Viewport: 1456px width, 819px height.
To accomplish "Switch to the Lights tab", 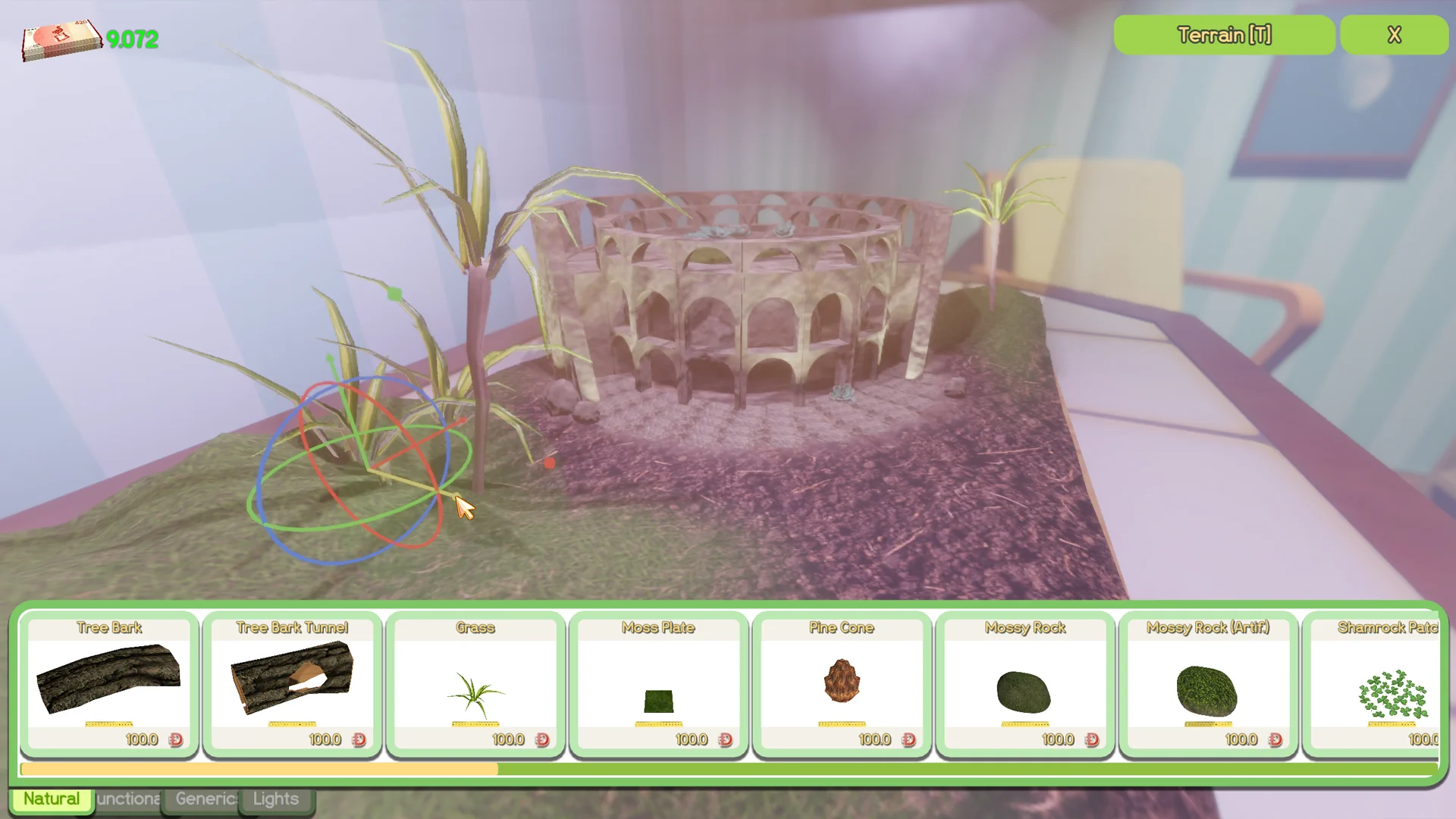I will coord(275,799).
